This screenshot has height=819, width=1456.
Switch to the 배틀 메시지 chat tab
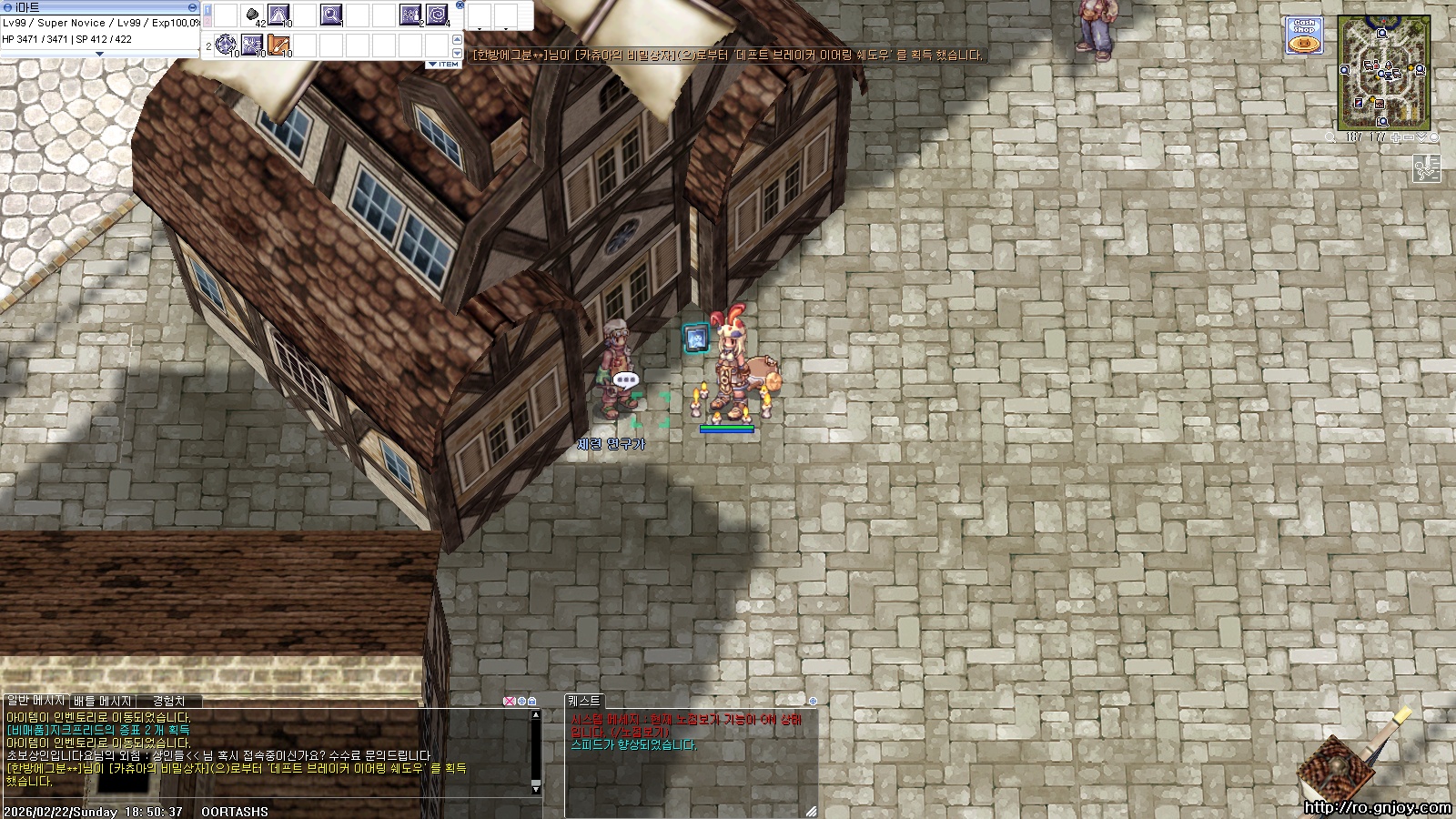pyautogui.click(x=103, y=701)
